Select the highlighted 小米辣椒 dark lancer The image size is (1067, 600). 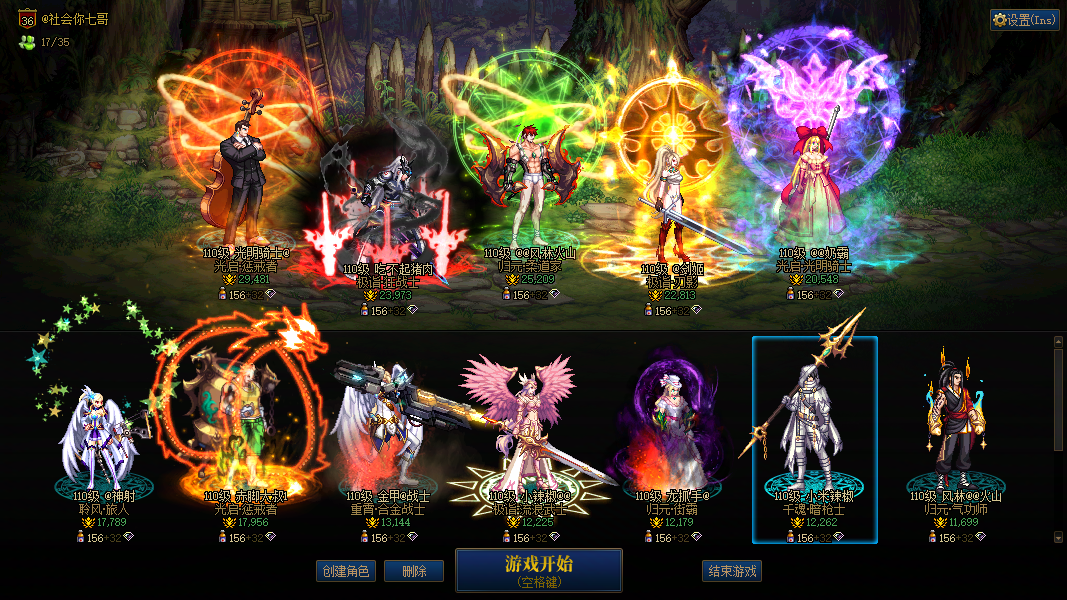[x=814, y=440]
